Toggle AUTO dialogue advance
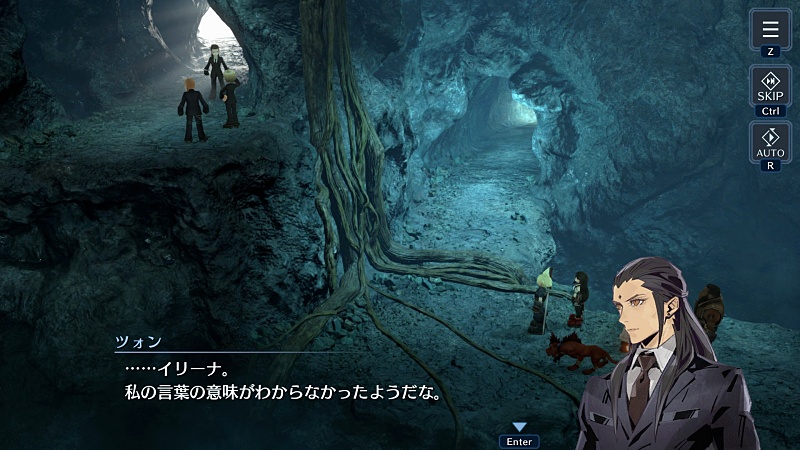 (x=770, y=141)
